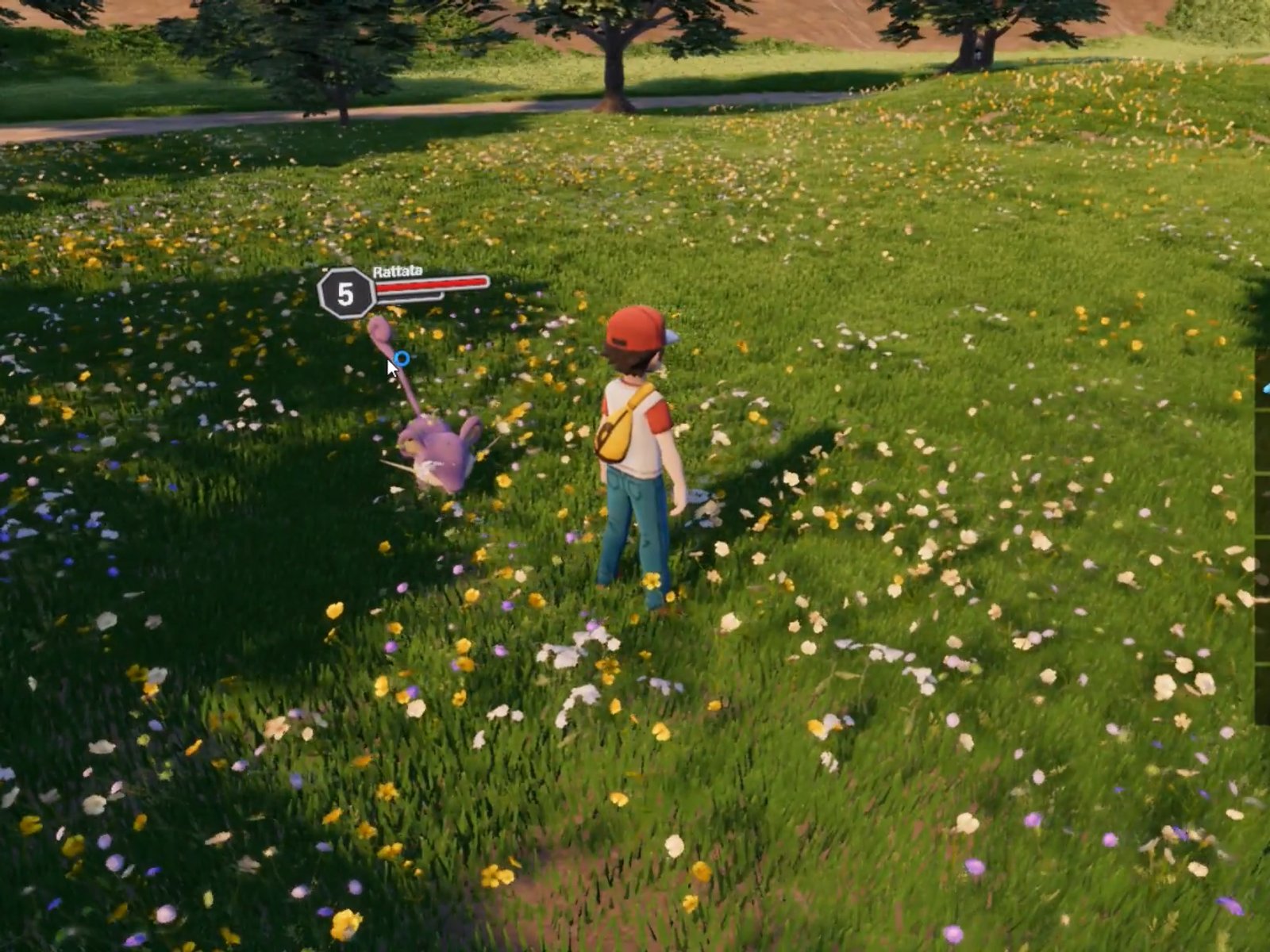
Task: Click a purple flower at bottom right
Action: click(x=975, y=865)
